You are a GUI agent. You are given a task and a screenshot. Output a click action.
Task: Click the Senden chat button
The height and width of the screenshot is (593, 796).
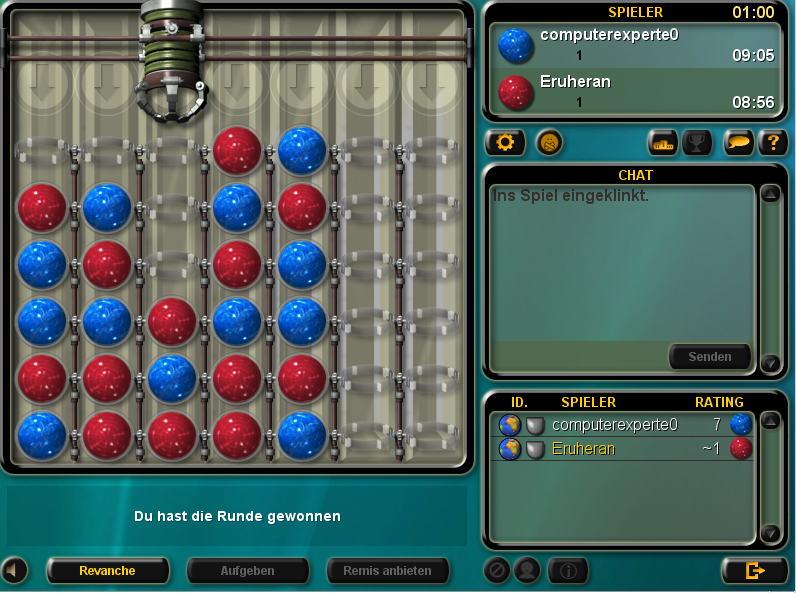point(709,356)
